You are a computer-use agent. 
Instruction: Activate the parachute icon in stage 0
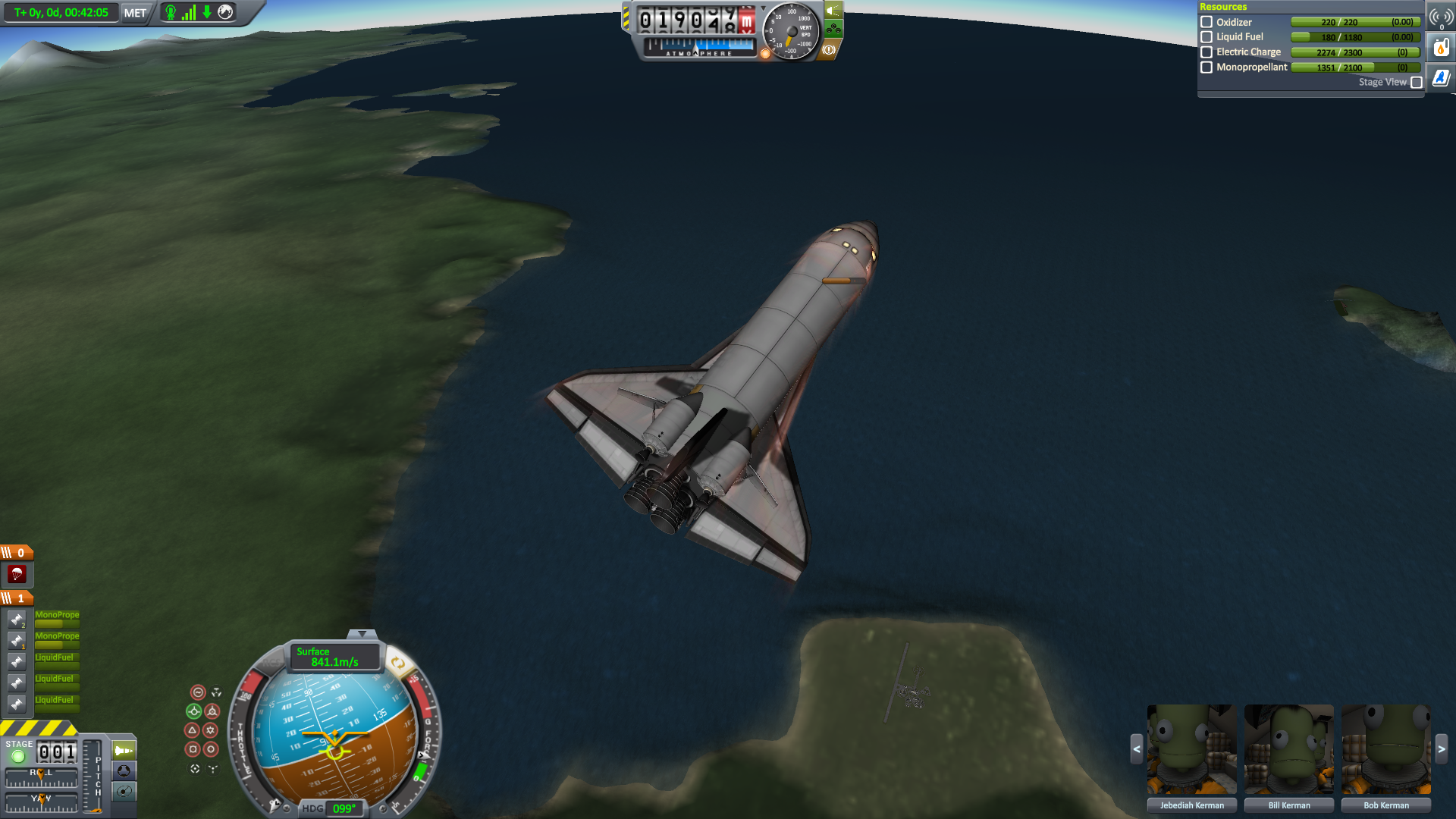coord(17,574)
